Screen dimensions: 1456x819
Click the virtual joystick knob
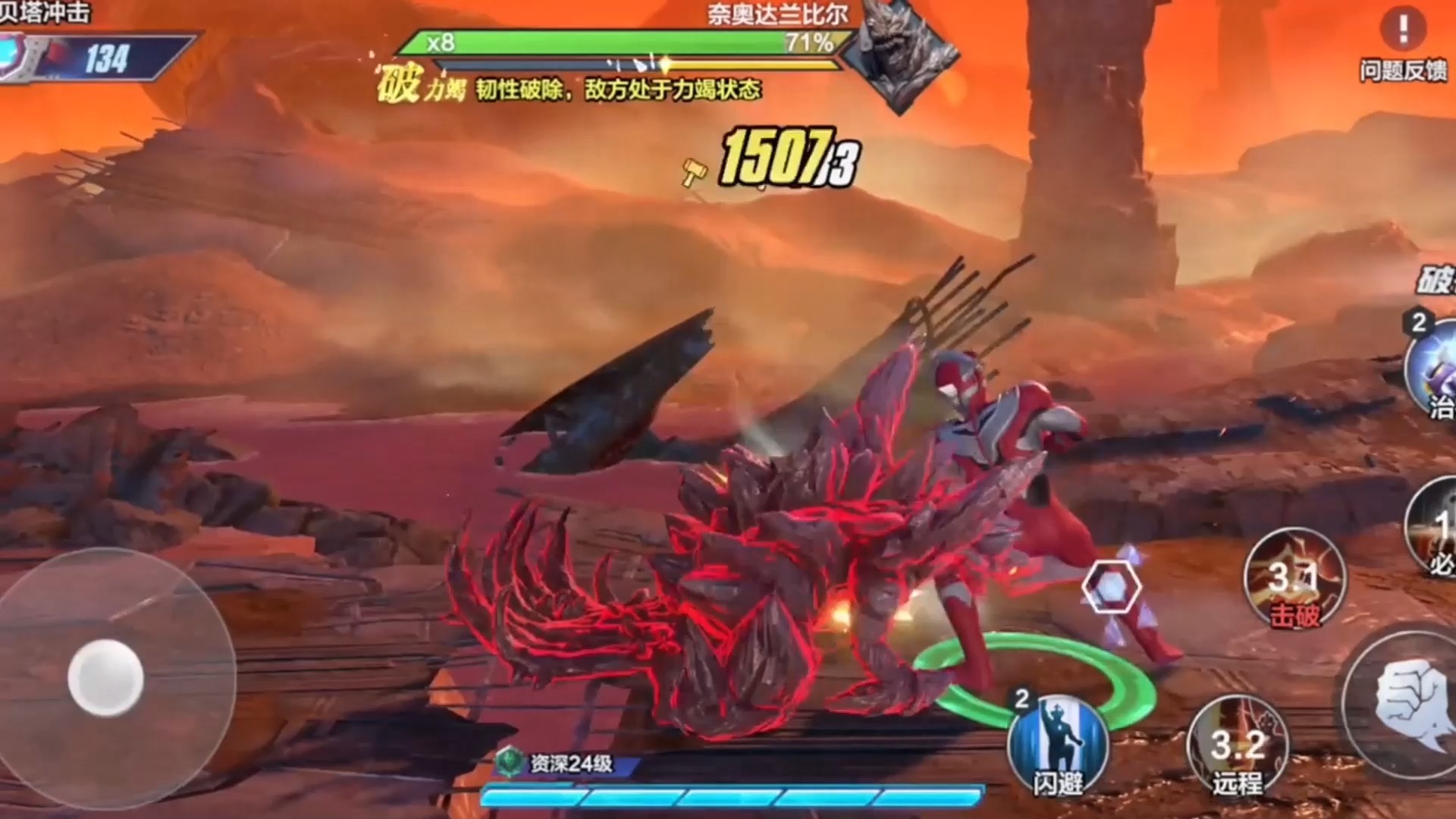tap(105, 677)
